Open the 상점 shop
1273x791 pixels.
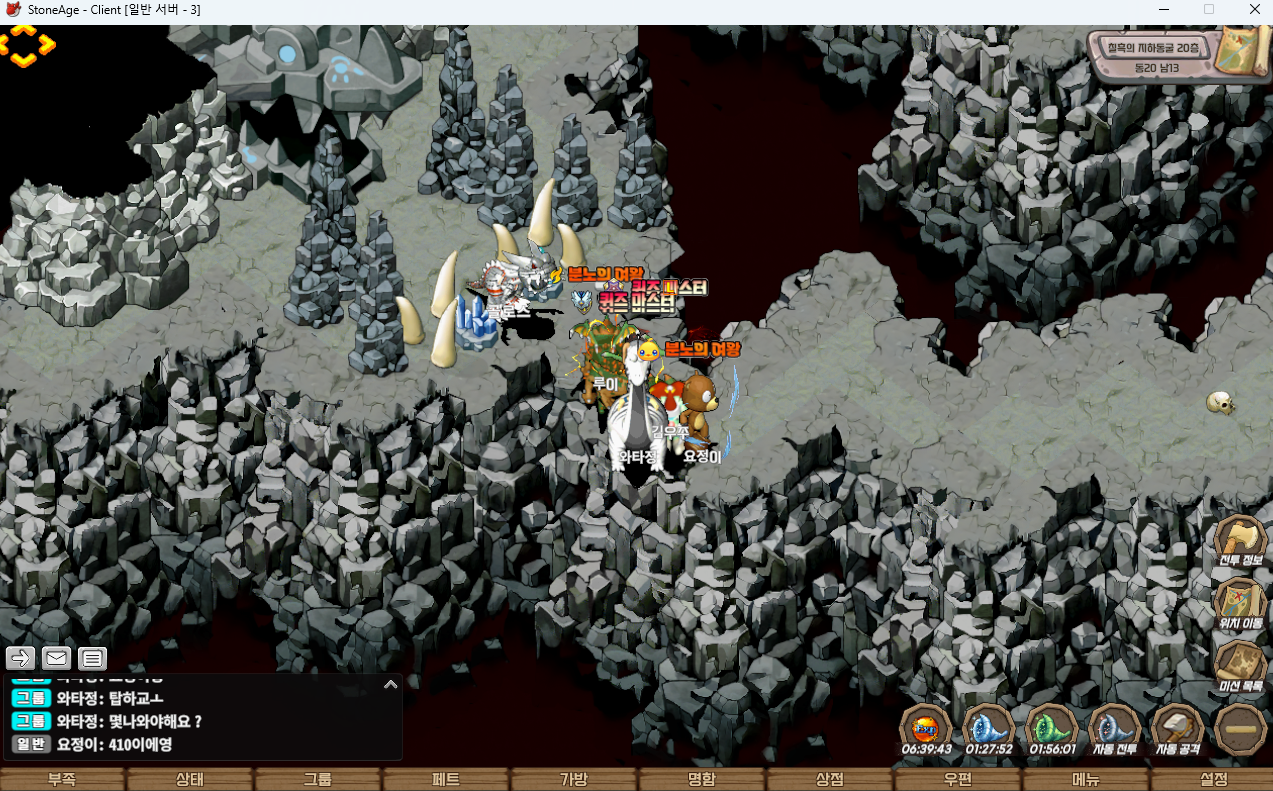830,780
